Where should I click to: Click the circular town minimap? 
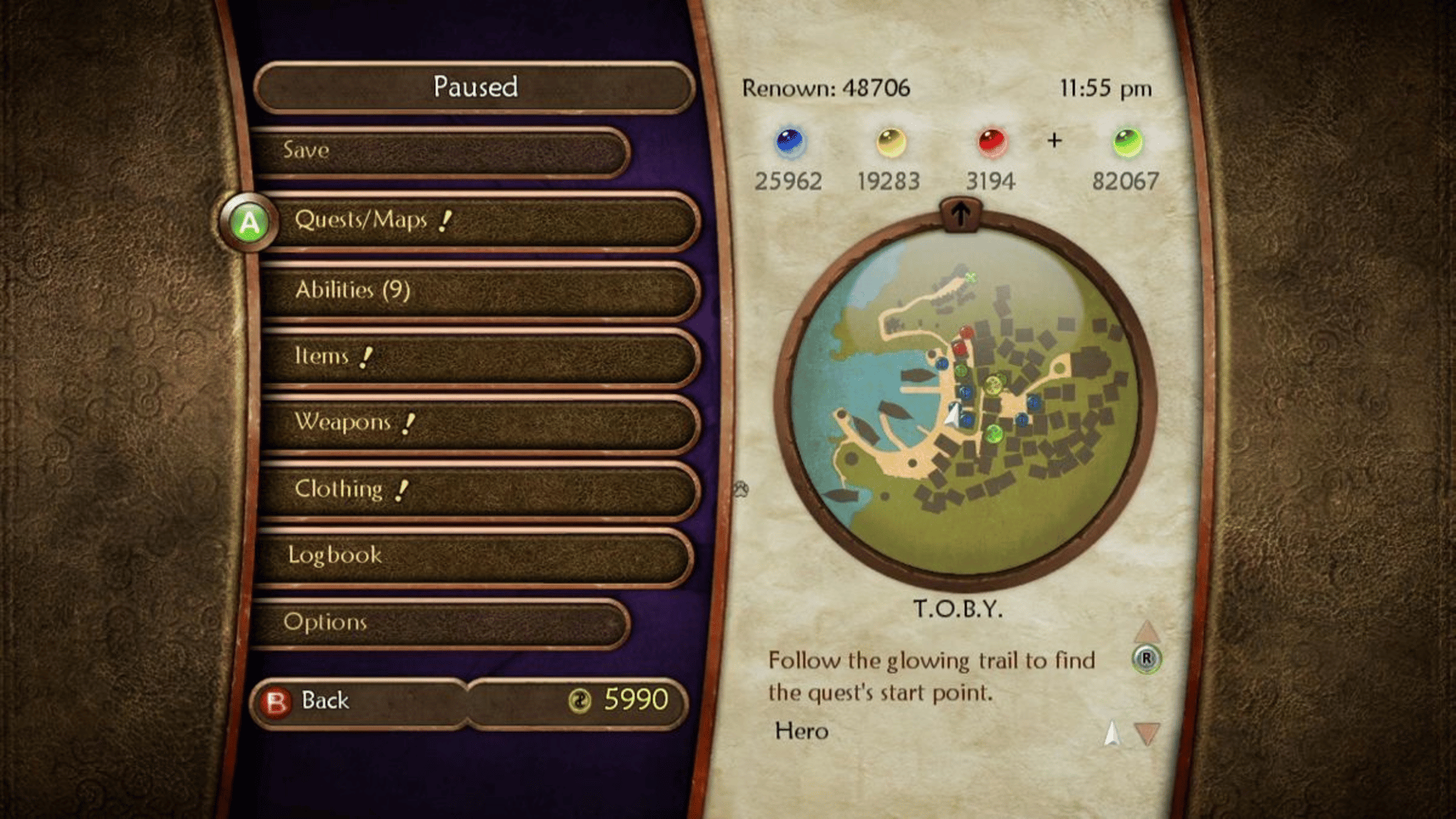click(x=964, y=400)
